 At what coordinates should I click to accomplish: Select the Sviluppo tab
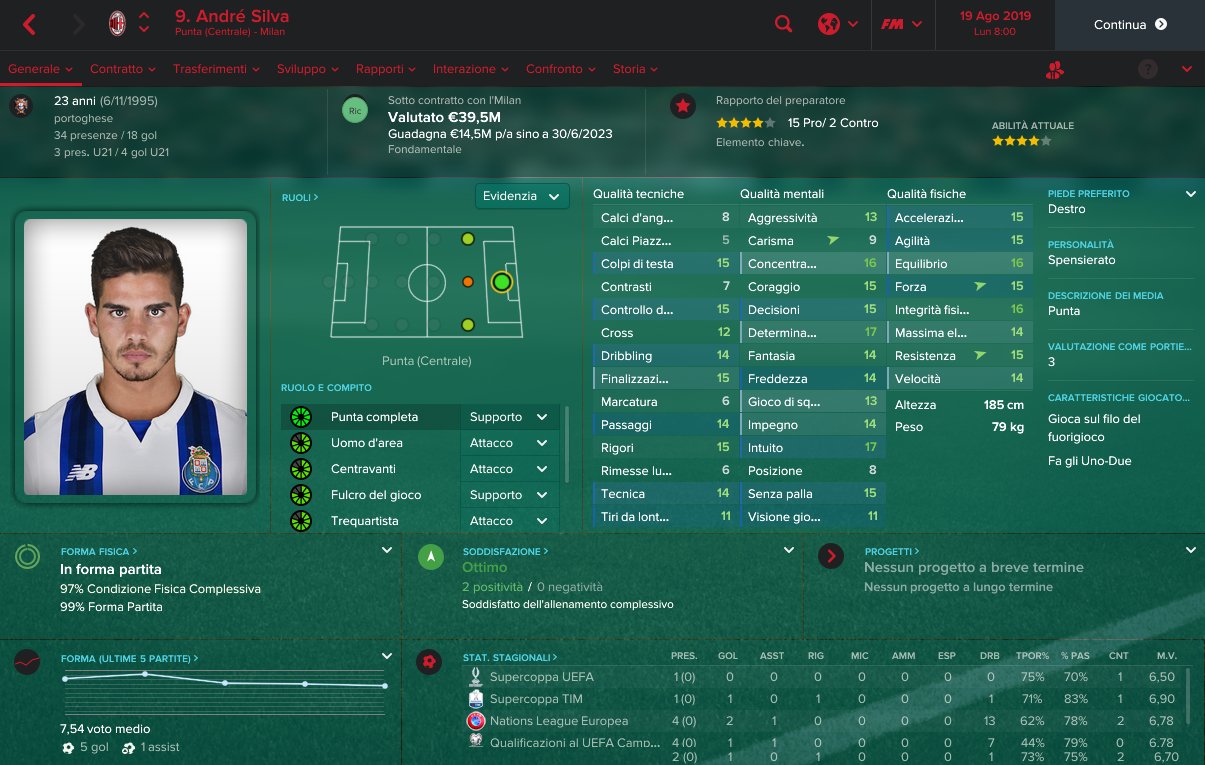coord(307,69)
